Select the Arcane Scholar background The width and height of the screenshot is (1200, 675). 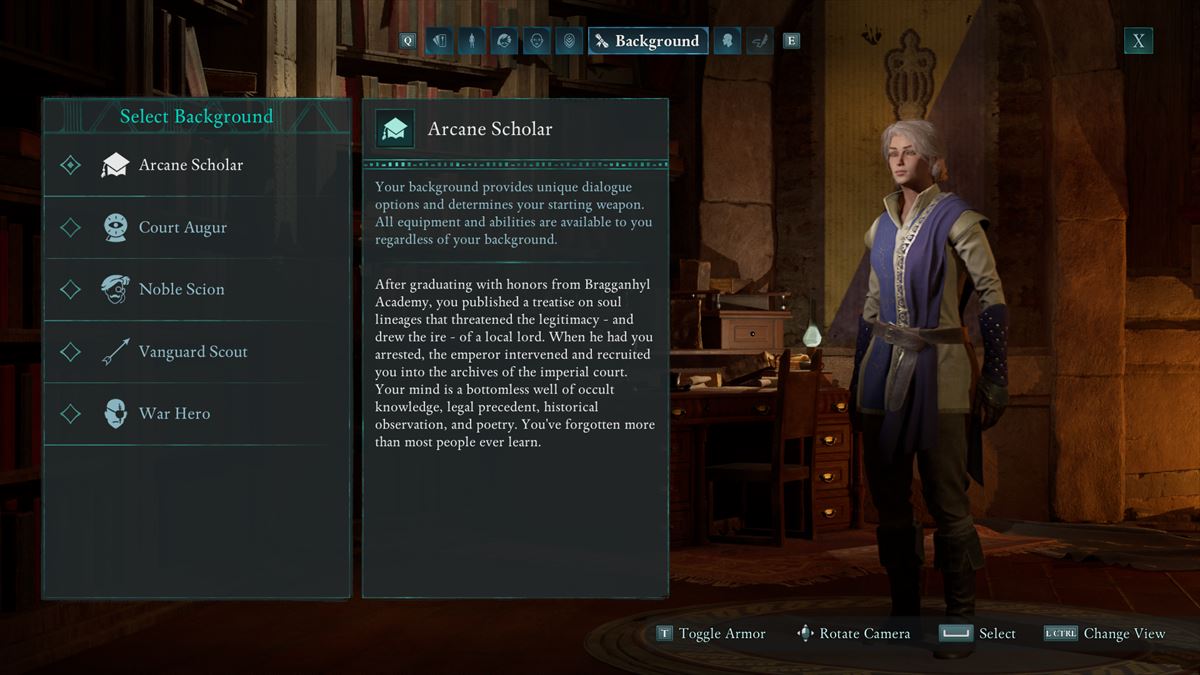pyautogui.click(x=190, y=165)
